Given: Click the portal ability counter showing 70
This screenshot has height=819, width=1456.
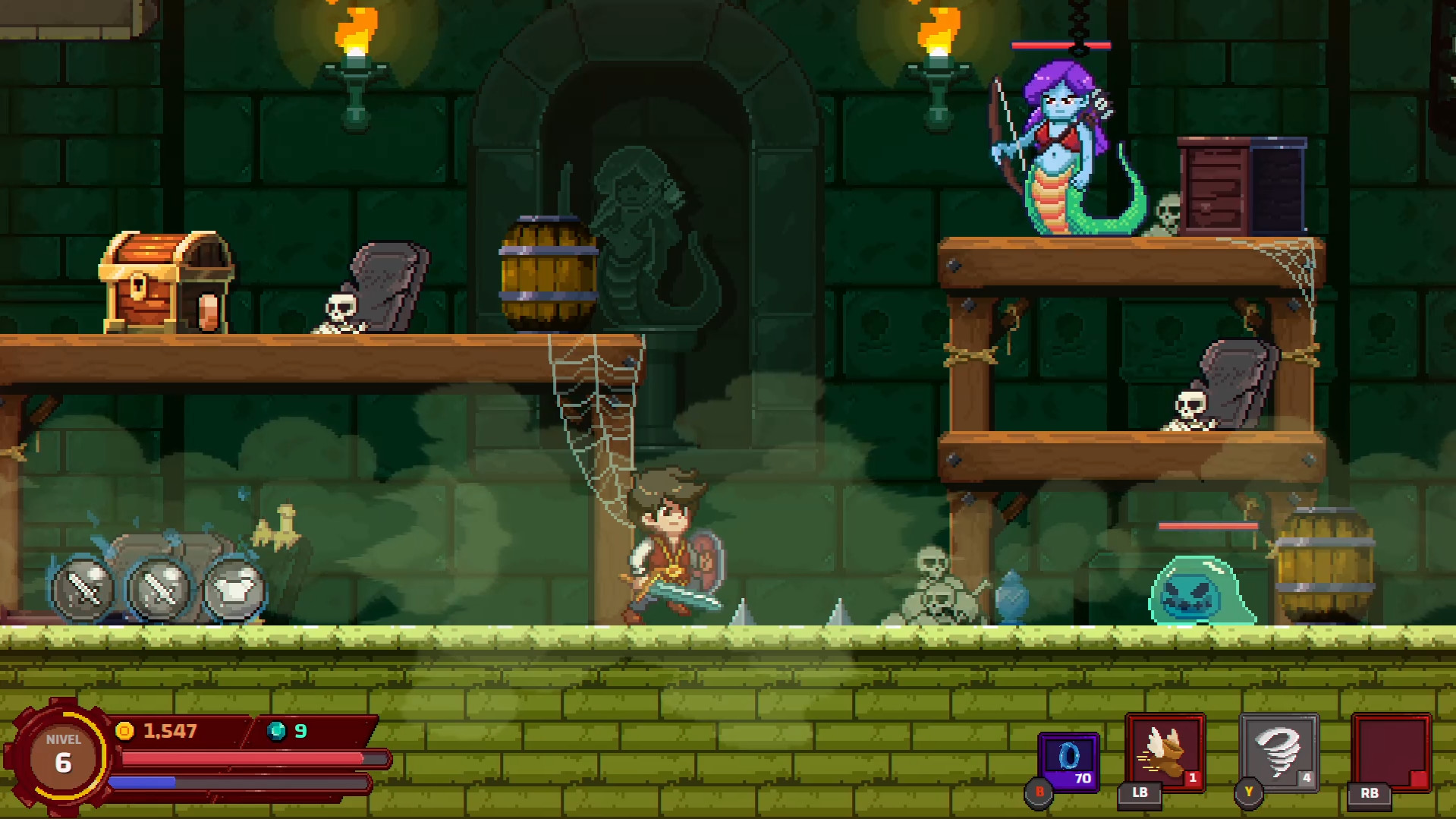Looking at the screenshot, I should coord(1085,777).
